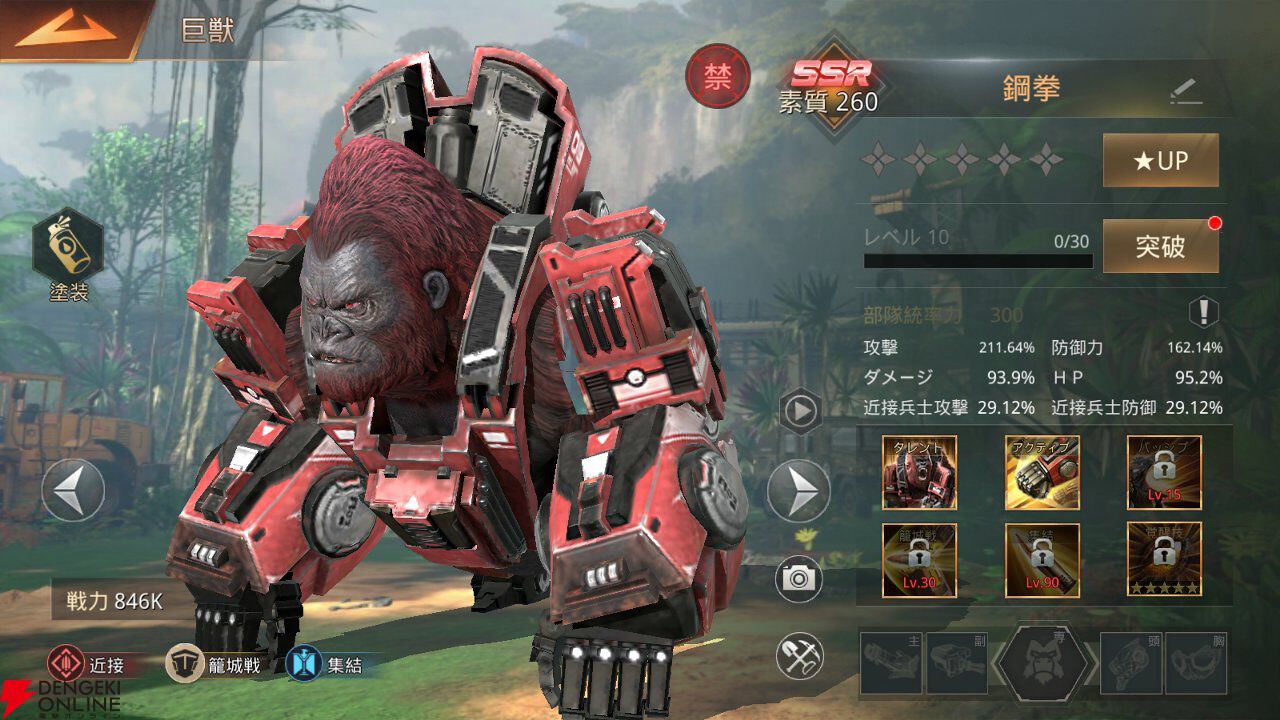Open the hammer and wrench tools icon
The image size is (1280, 720).
(800, 656)
